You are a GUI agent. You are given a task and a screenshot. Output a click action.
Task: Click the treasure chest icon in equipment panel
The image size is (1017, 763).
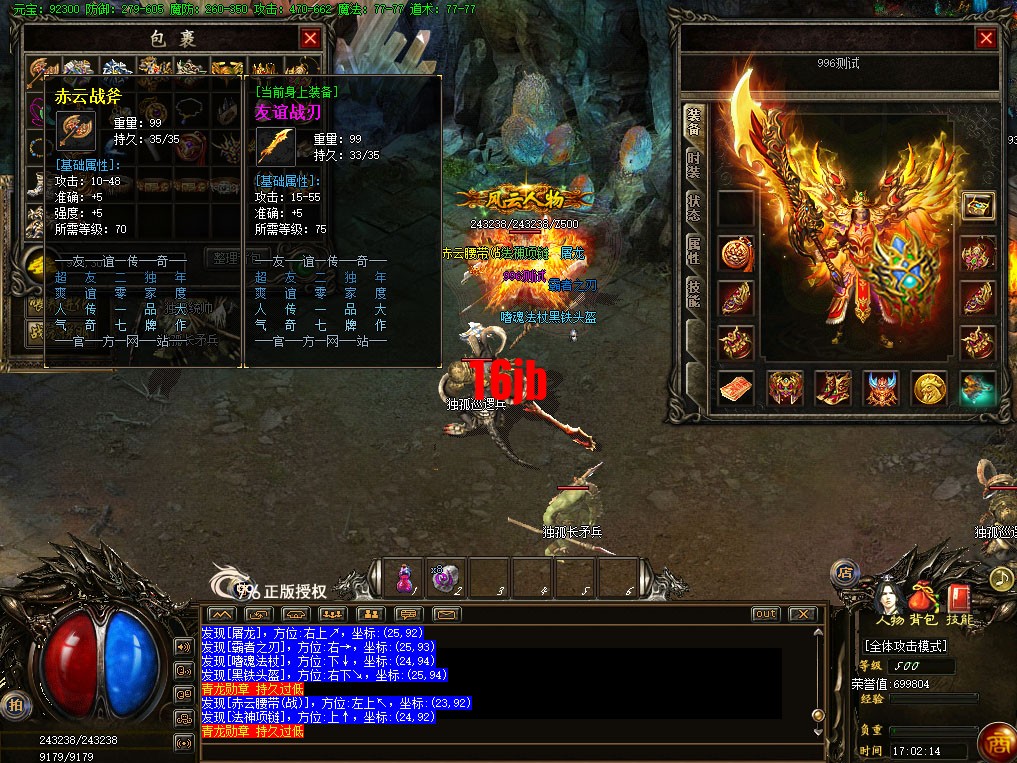[977, 206]
